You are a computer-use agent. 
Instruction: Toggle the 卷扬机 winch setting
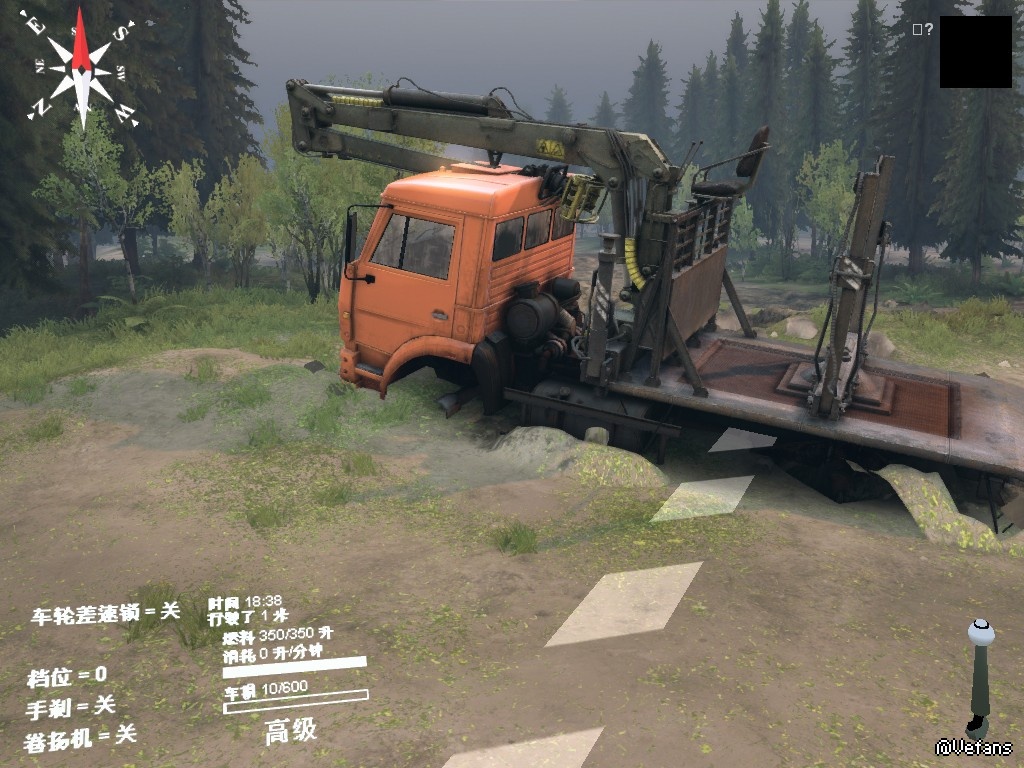80,737
